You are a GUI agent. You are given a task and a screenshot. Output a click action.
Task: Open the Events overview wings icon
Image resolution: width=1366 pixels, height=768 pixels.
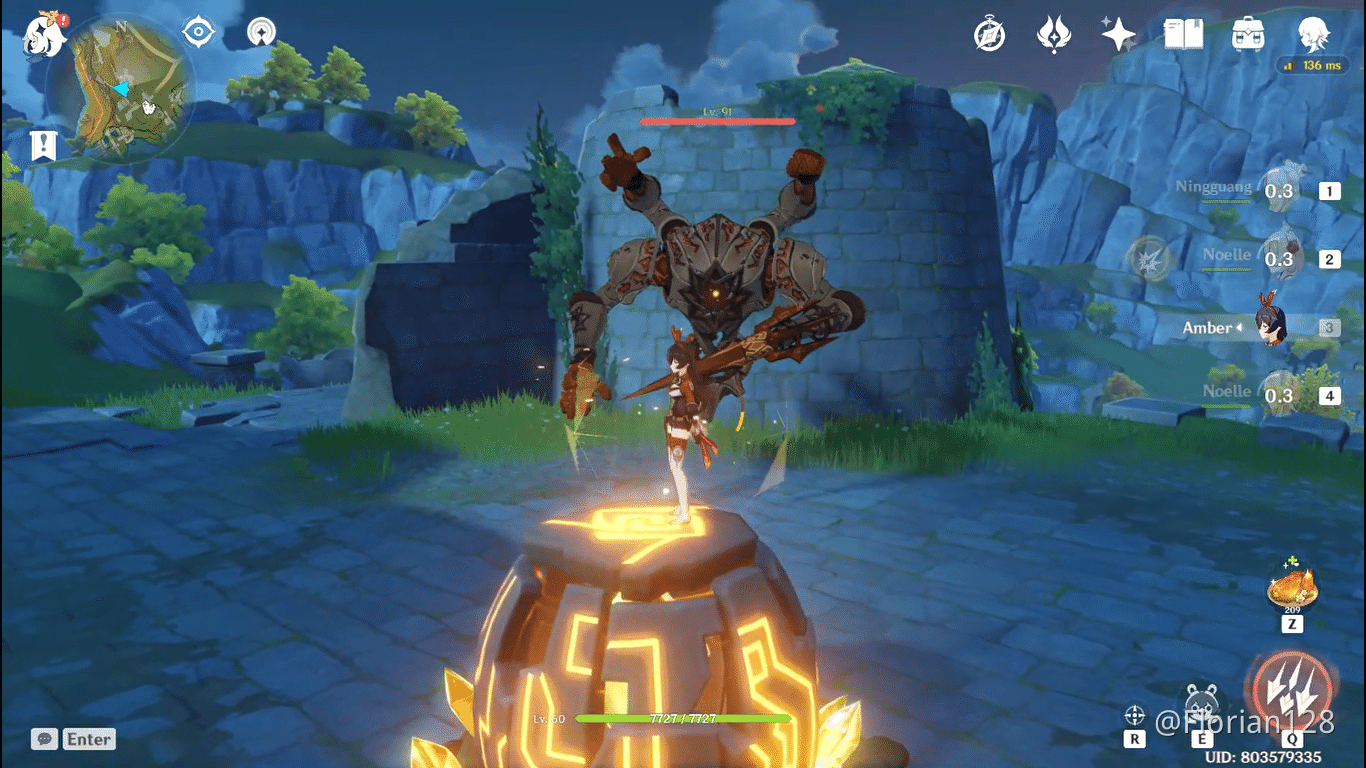[1056, 33]
